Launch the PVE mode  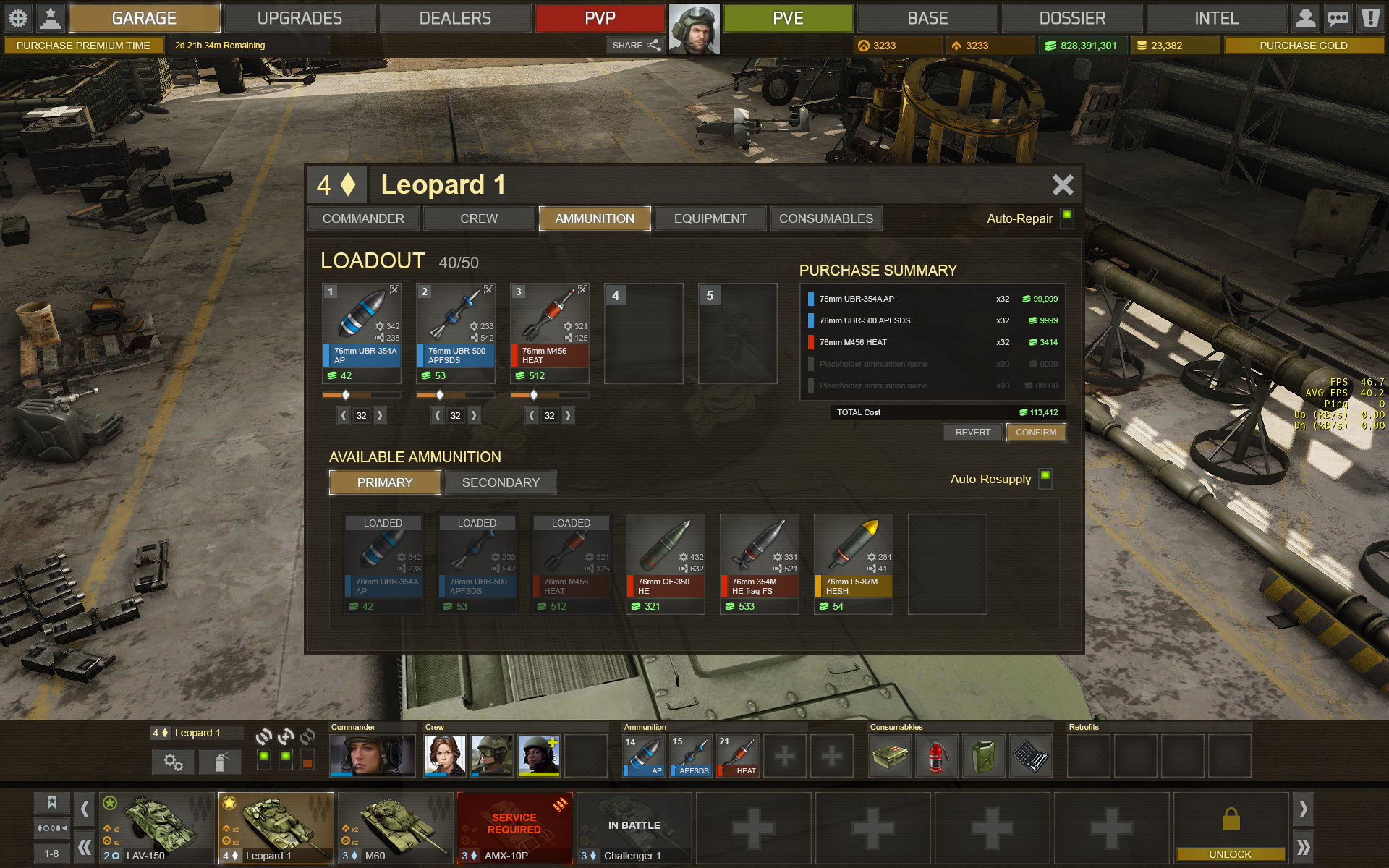tap(788, 18)
